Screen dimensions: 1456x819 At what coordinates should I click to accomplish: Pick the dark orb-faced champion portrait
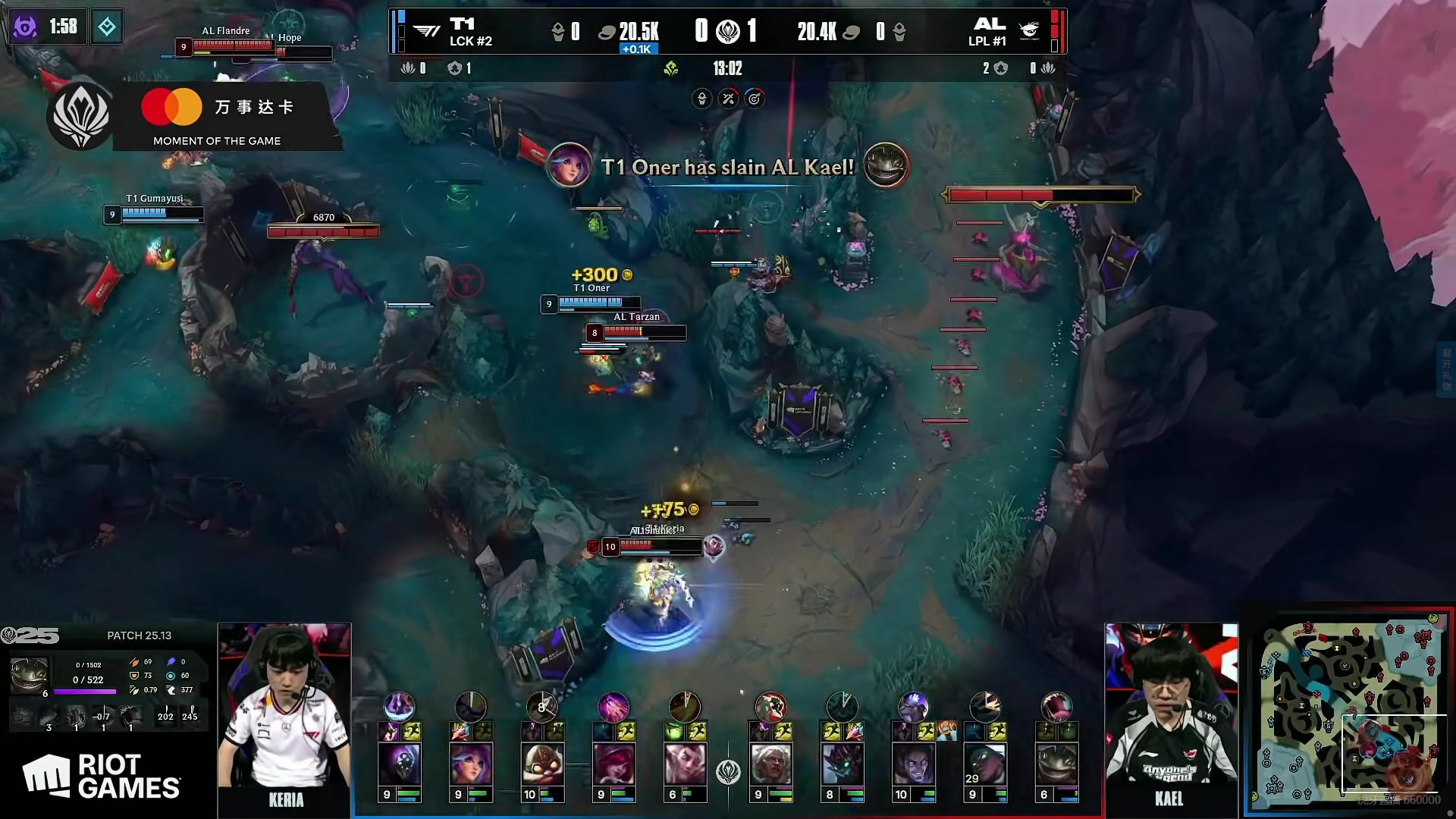(x=400, y=764)
